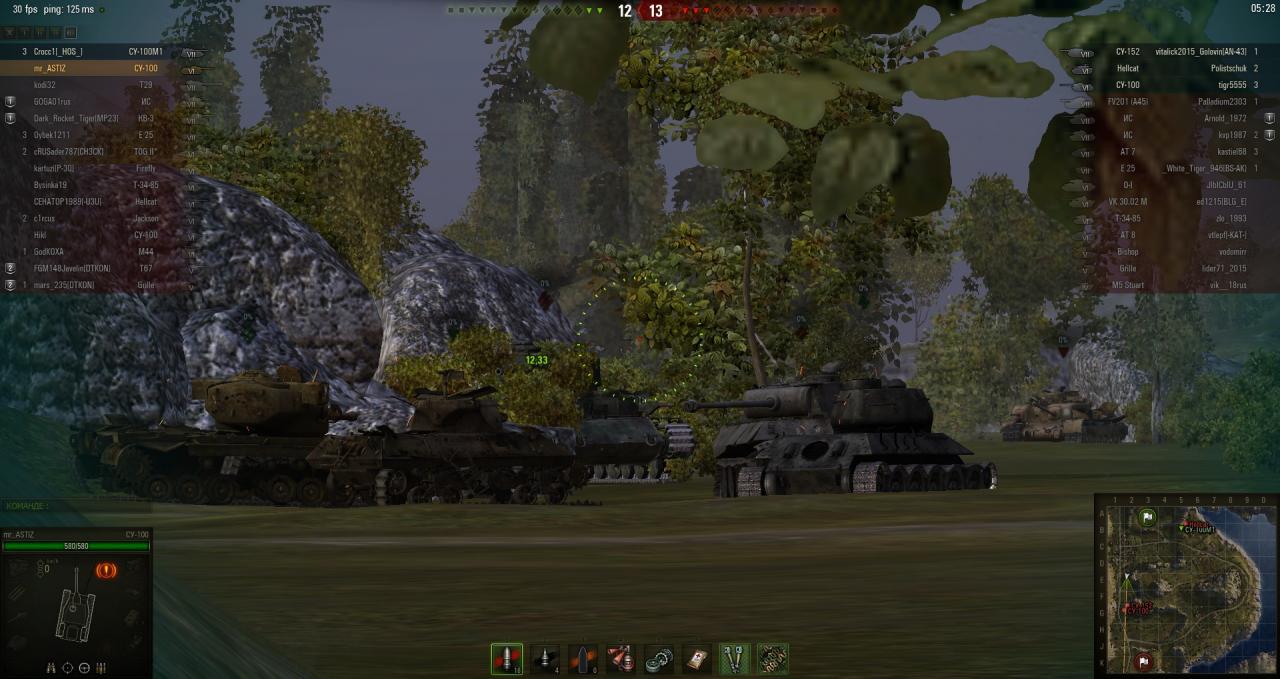Select enemy vitalick2015_Golovin in the roster
This screenshot has height=679, width=1280.
1180,52
